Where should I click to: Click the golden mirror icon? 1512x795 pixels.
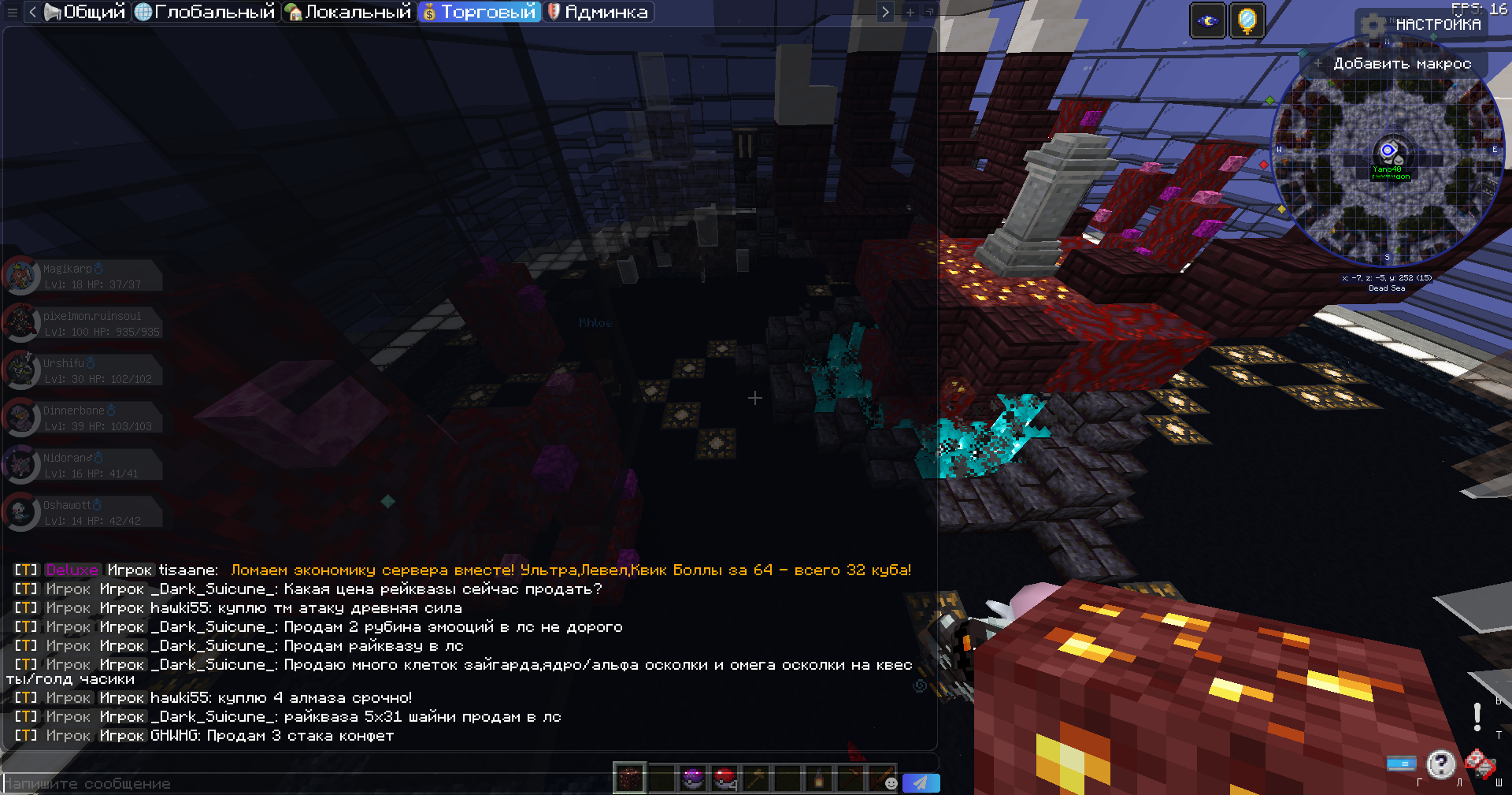point(1247,20)
